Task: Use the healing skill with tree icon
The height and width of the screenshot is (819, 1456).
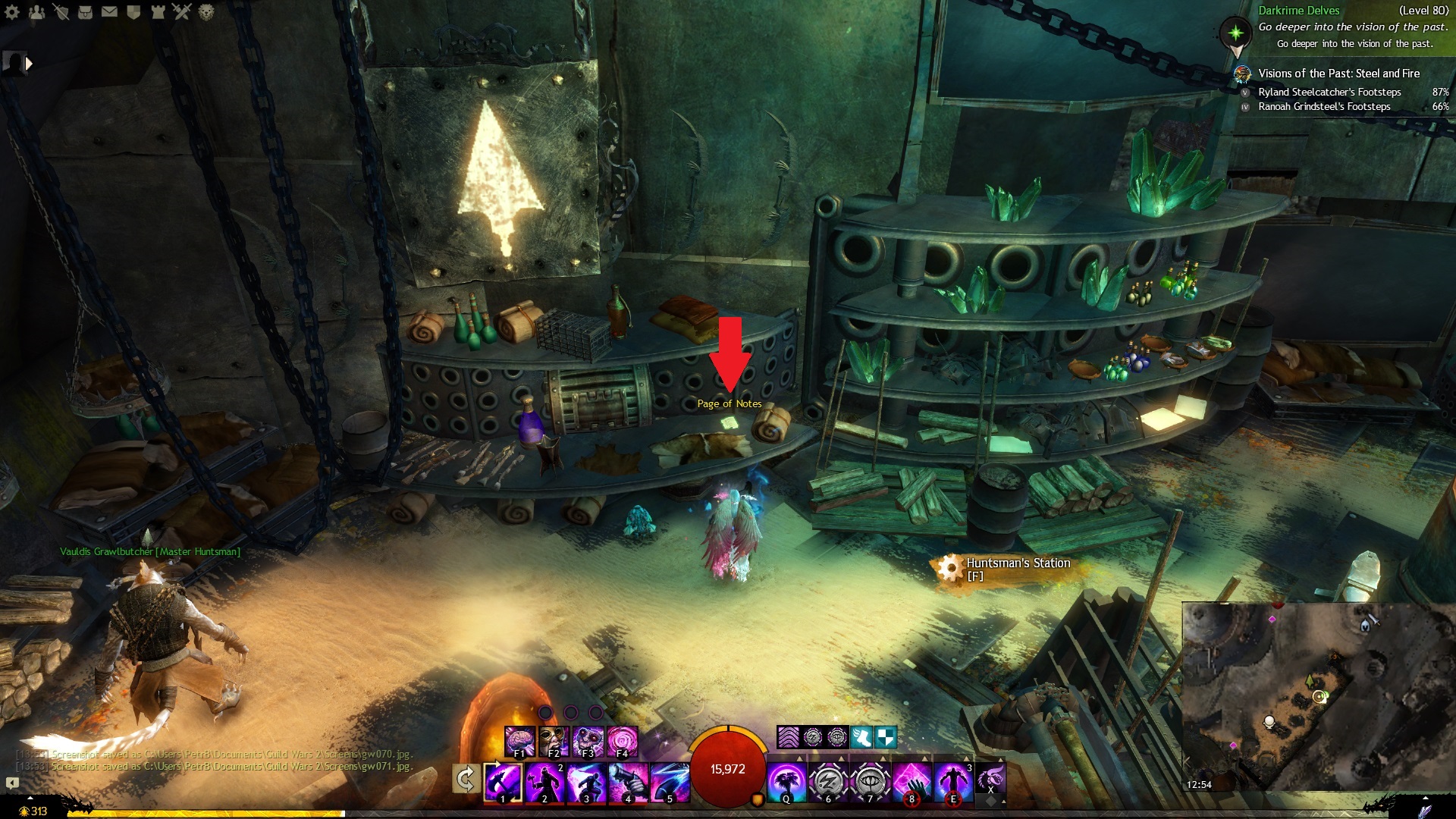Action: click(786, 782)
